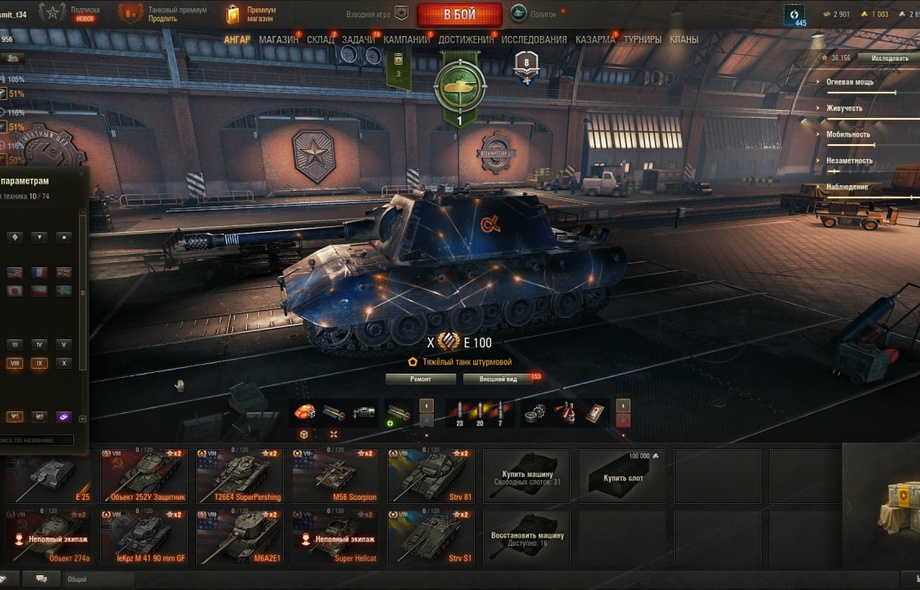The image size is (920, 590).
Task: Open the МАГАЗИН tab
Action: 278,39
